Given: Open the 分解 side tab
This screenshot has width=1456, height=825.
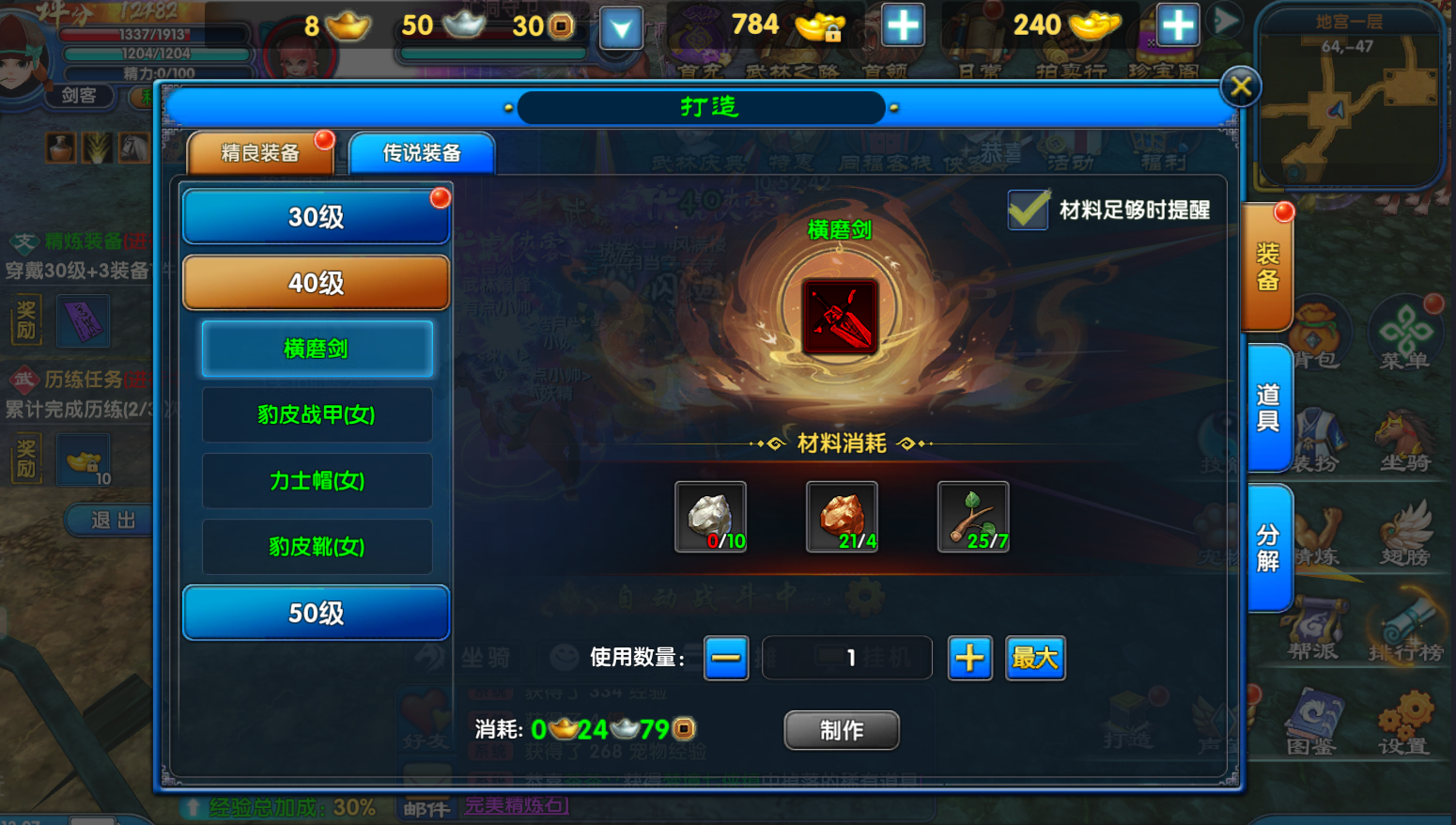Looking at the screenshot, I should (1268, 548).
